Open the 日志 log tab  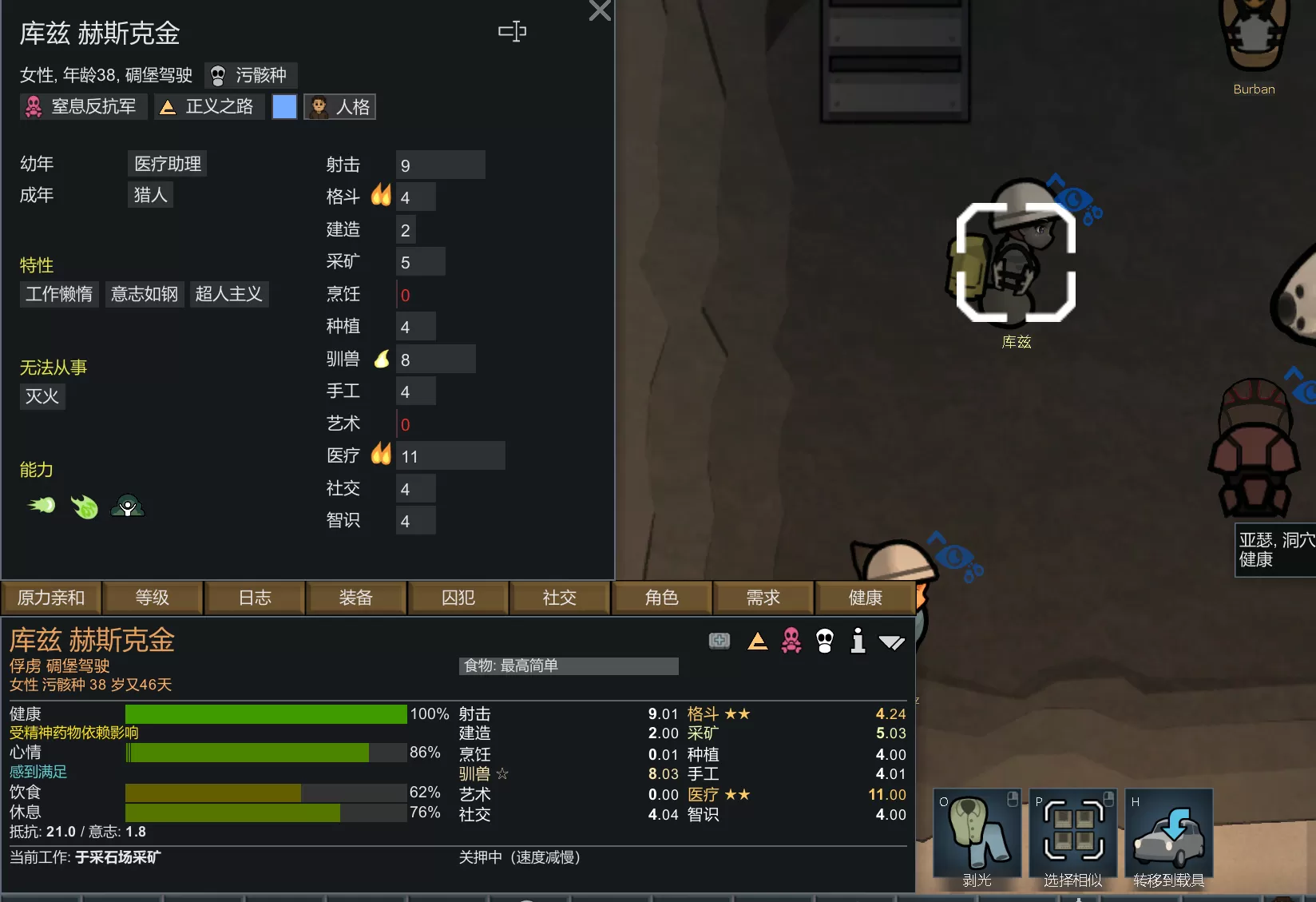pyautogui.click(x=255, y=598)
